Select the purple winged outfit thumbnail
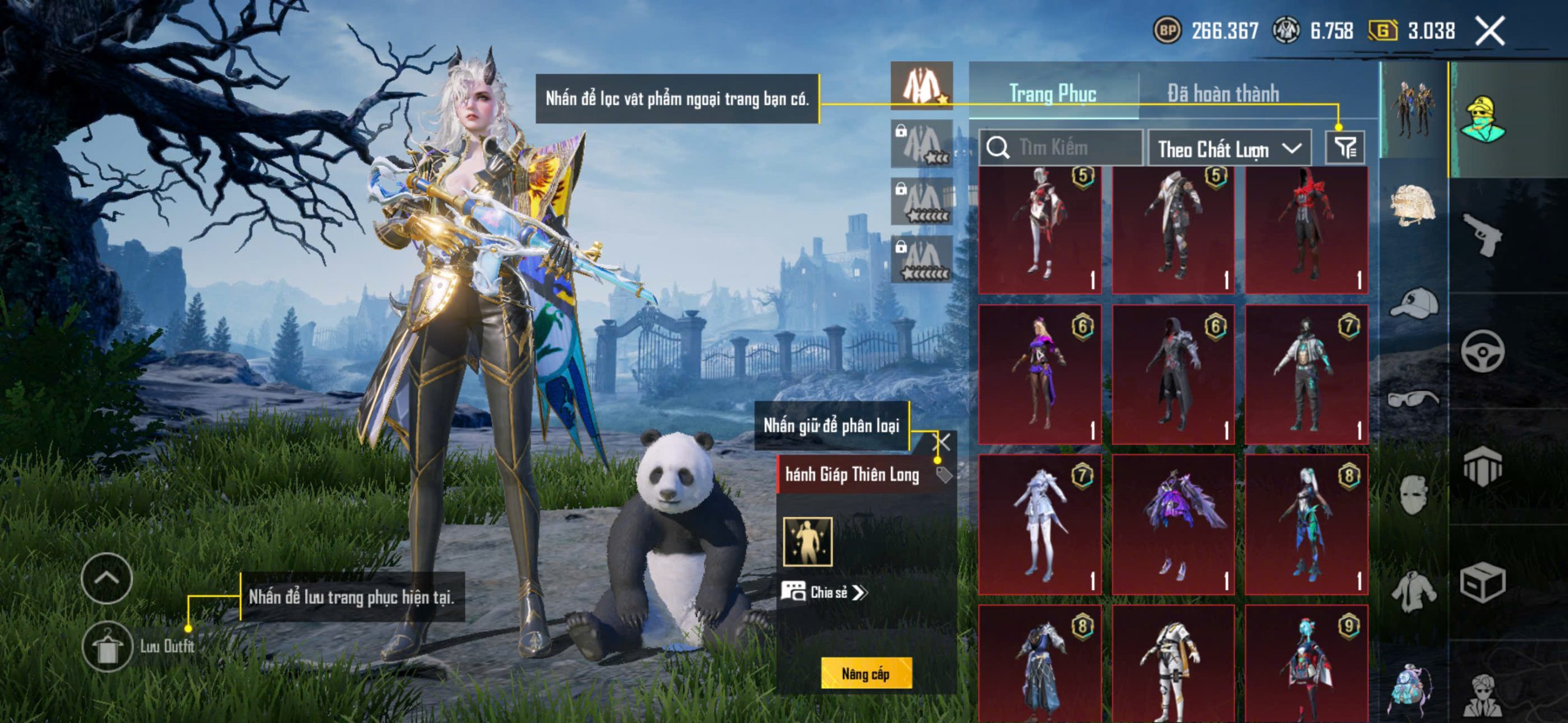1568x723 pixels. point(1172,524)
